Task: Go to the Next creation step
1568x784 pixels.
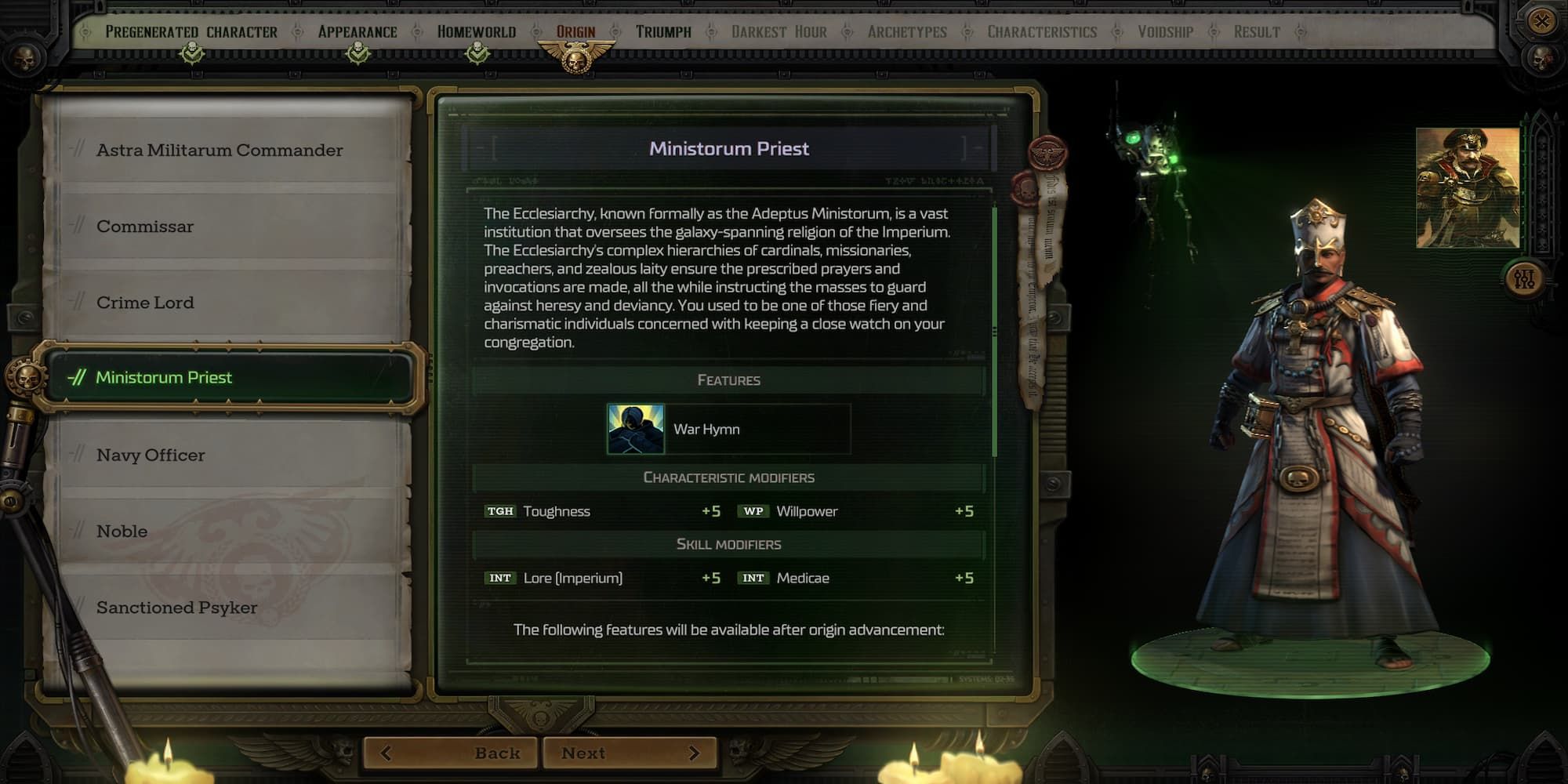Action: [x=629, y=753]
